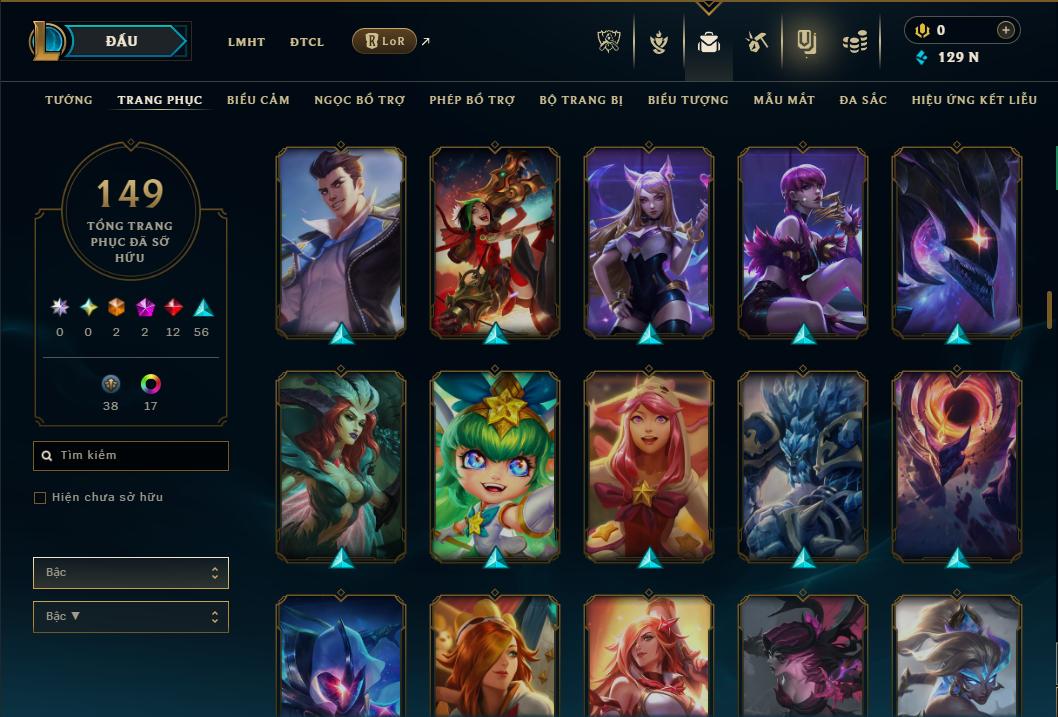Switch to the MẪU MẮT tab
The width and height of the screenshot is (1058, 717).
[784, 100]
